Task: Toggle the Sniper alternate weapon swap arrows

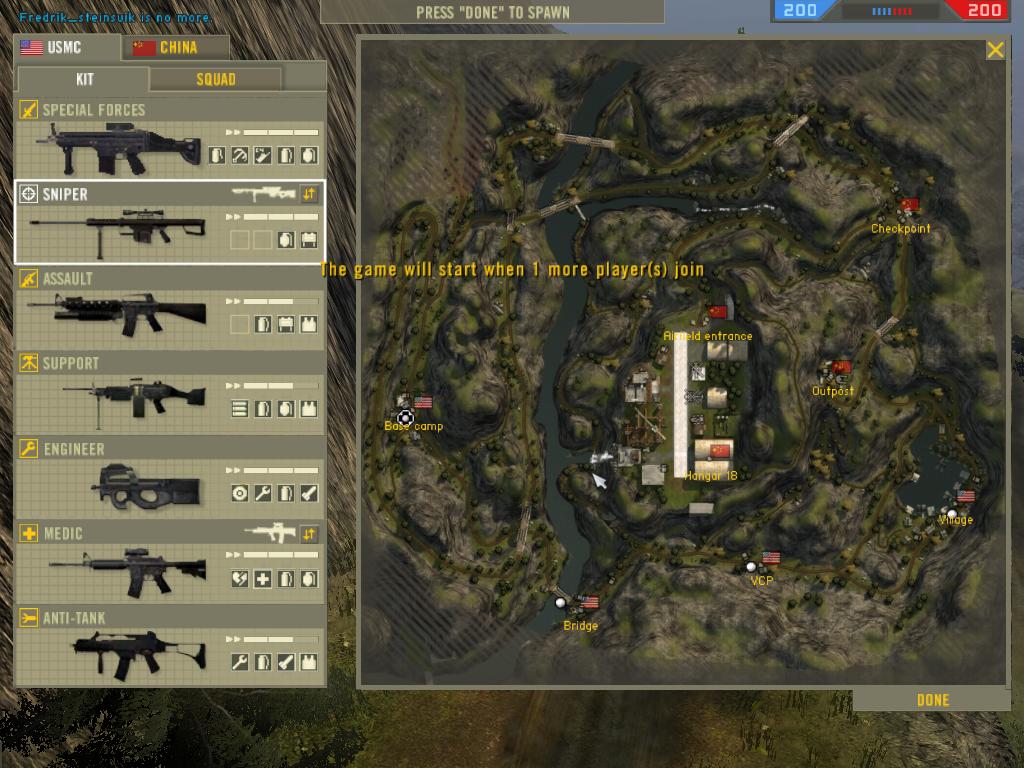Action: tap(309, 194)
